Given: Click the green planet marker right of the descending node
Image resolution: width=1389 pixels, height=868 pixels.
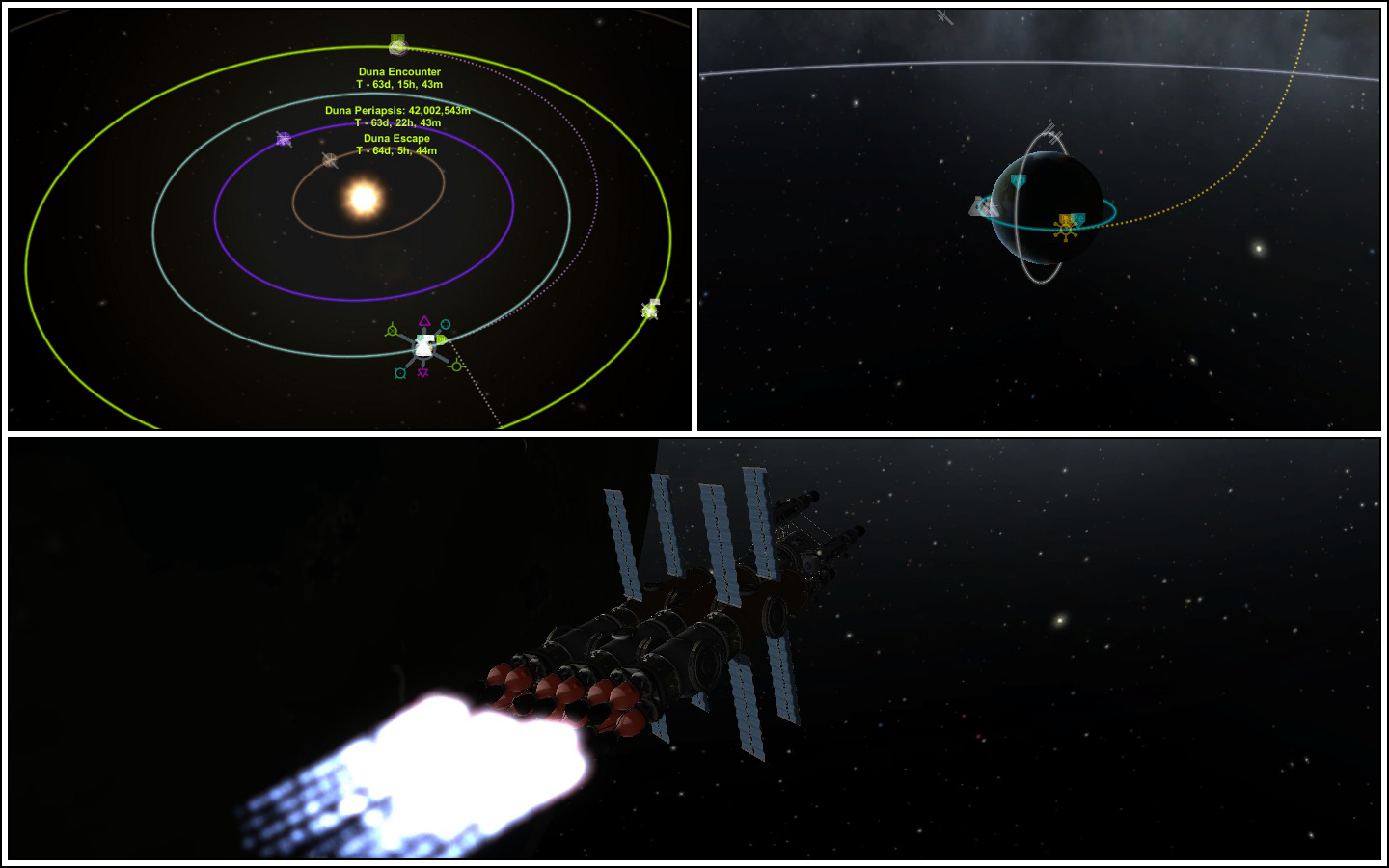Looking at the screenshot, I should [456, 366].
